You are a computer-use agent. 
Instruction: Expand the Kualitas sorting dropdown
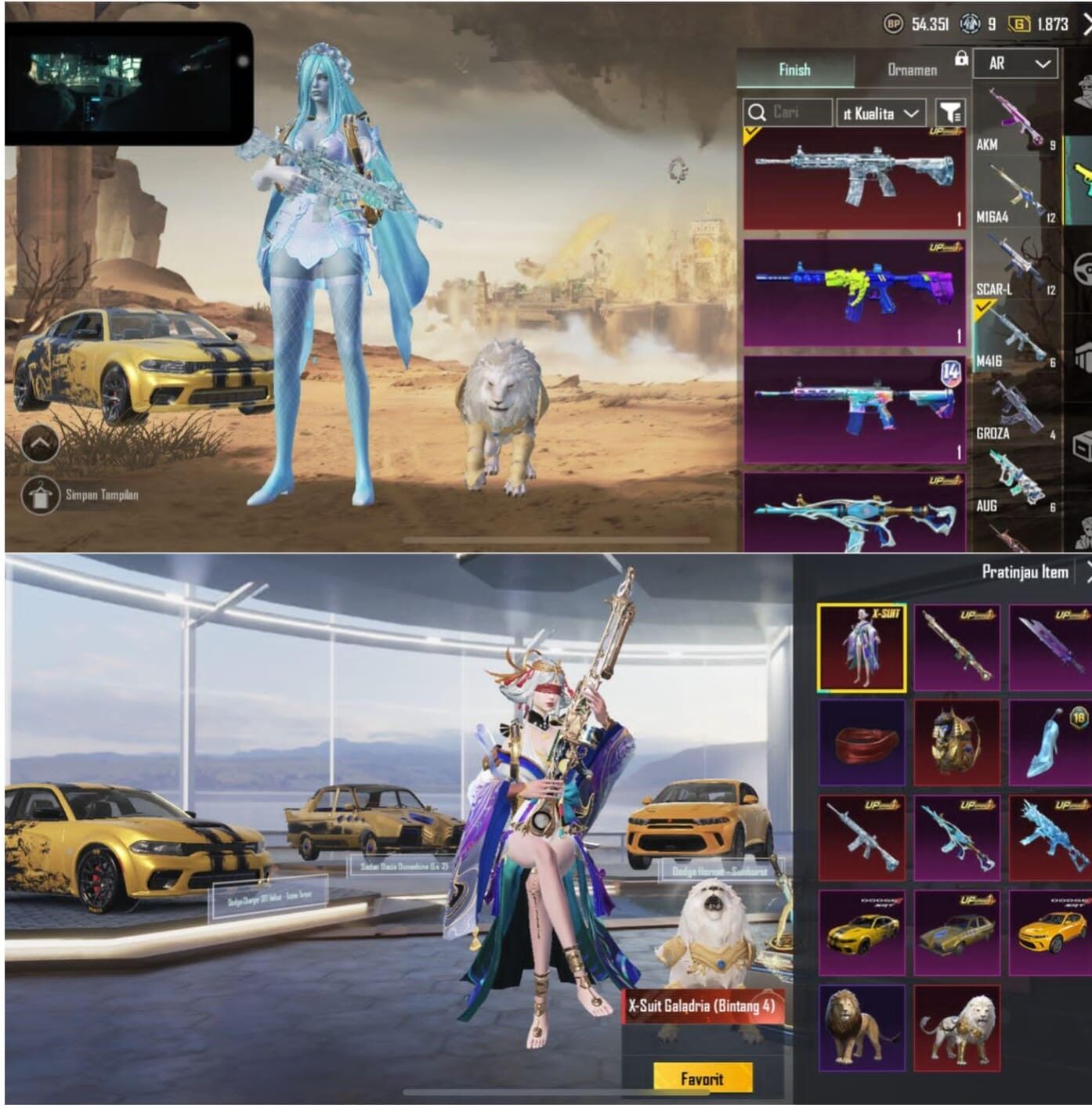tap(883, 113)
